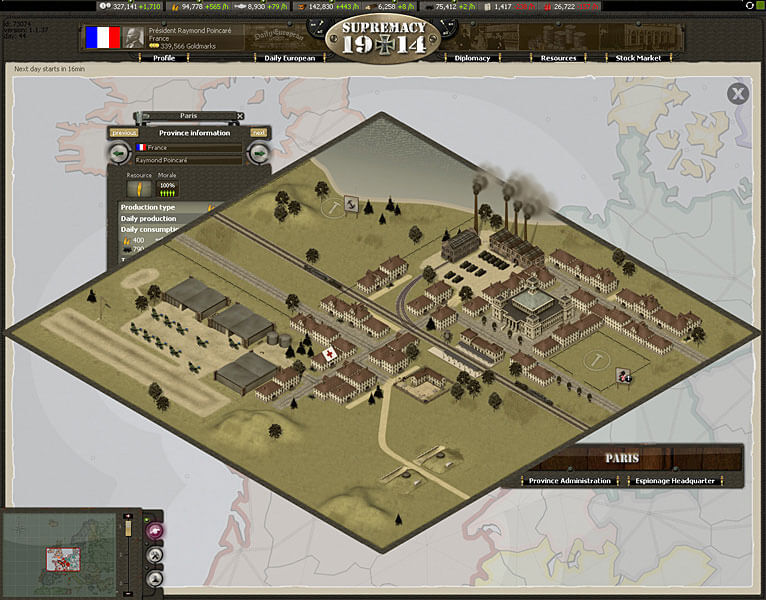Go to the previous province

(124, 133)
